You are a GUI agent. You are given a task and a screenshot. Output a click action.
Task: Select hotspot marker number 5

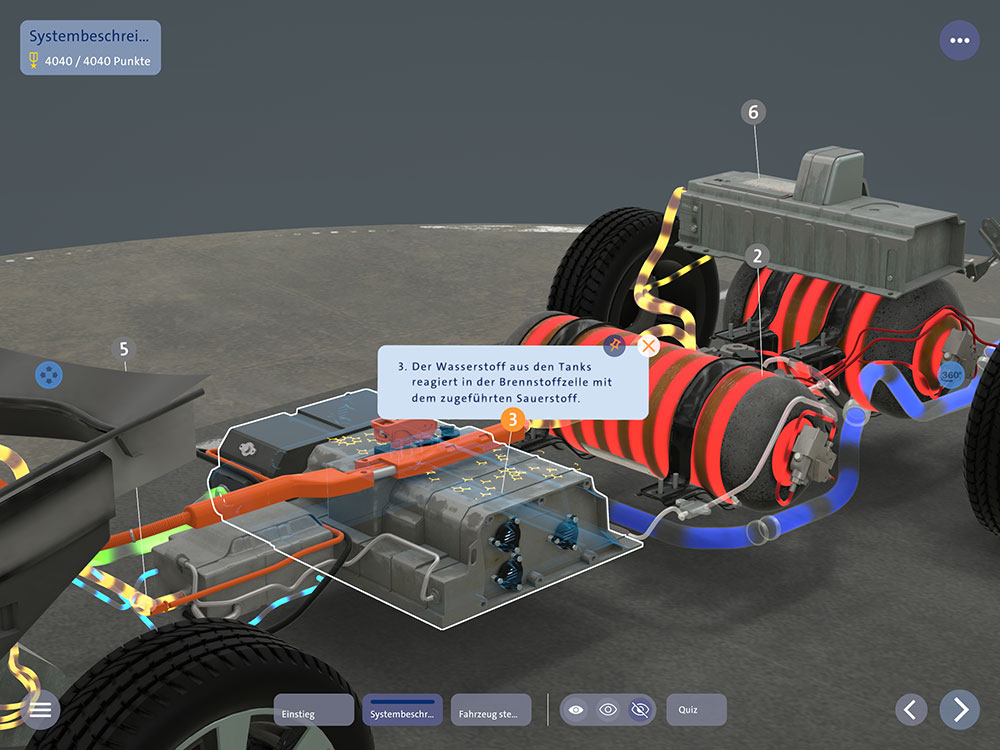pyautogui.click(x=124, y=349)
